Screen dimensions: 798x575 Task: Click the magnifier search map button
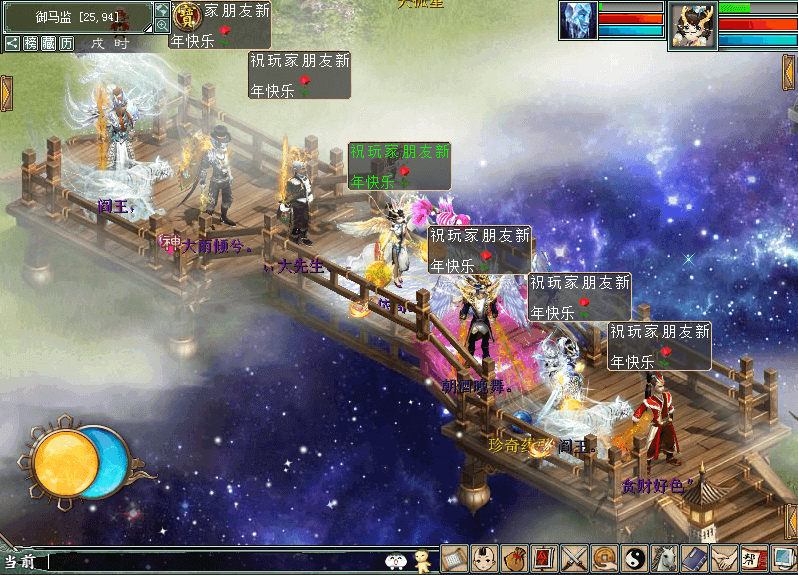click(162, 25)
